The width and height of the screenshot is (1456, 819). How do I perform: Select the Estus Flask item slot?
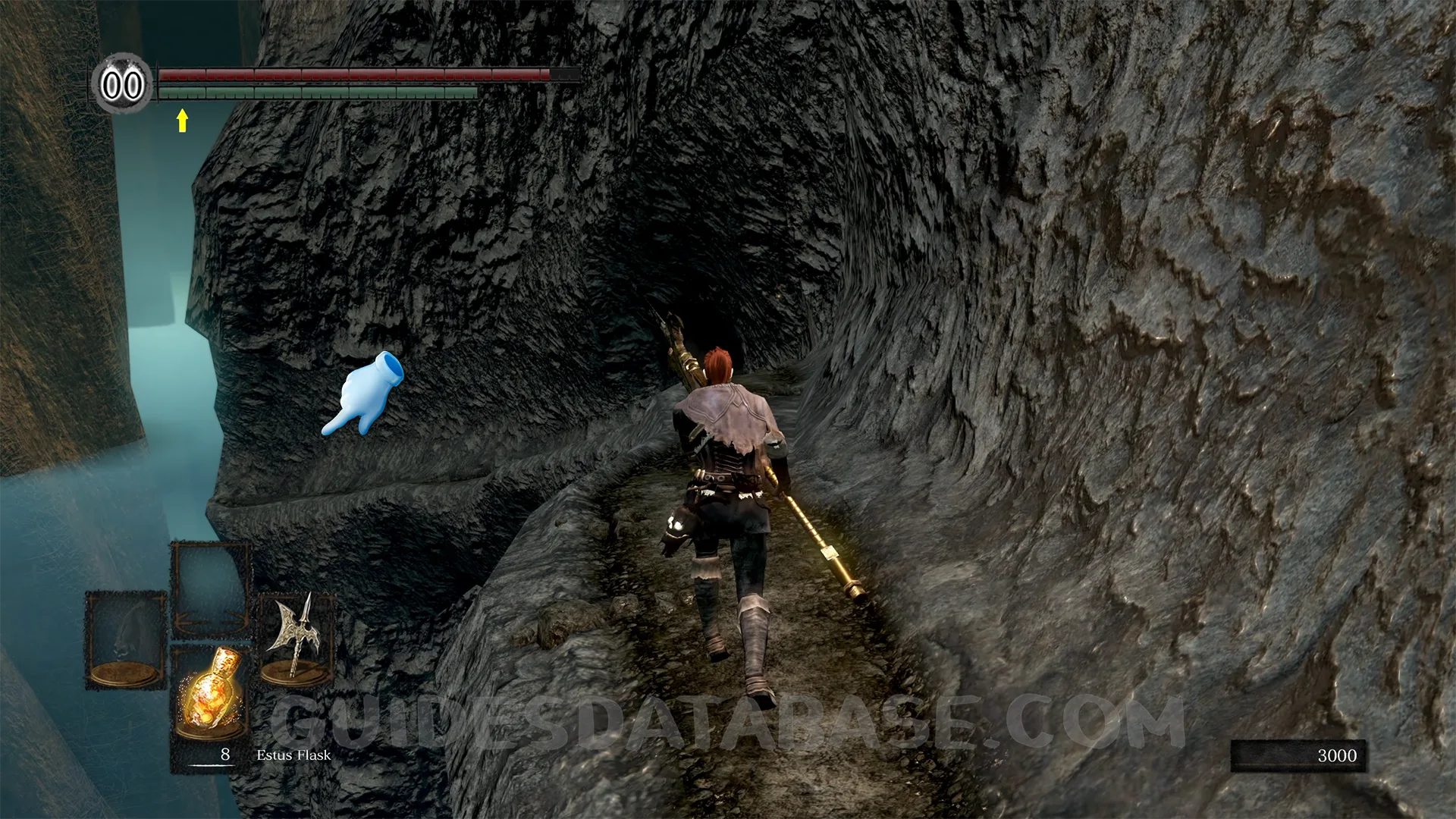(x=209, y=692)
